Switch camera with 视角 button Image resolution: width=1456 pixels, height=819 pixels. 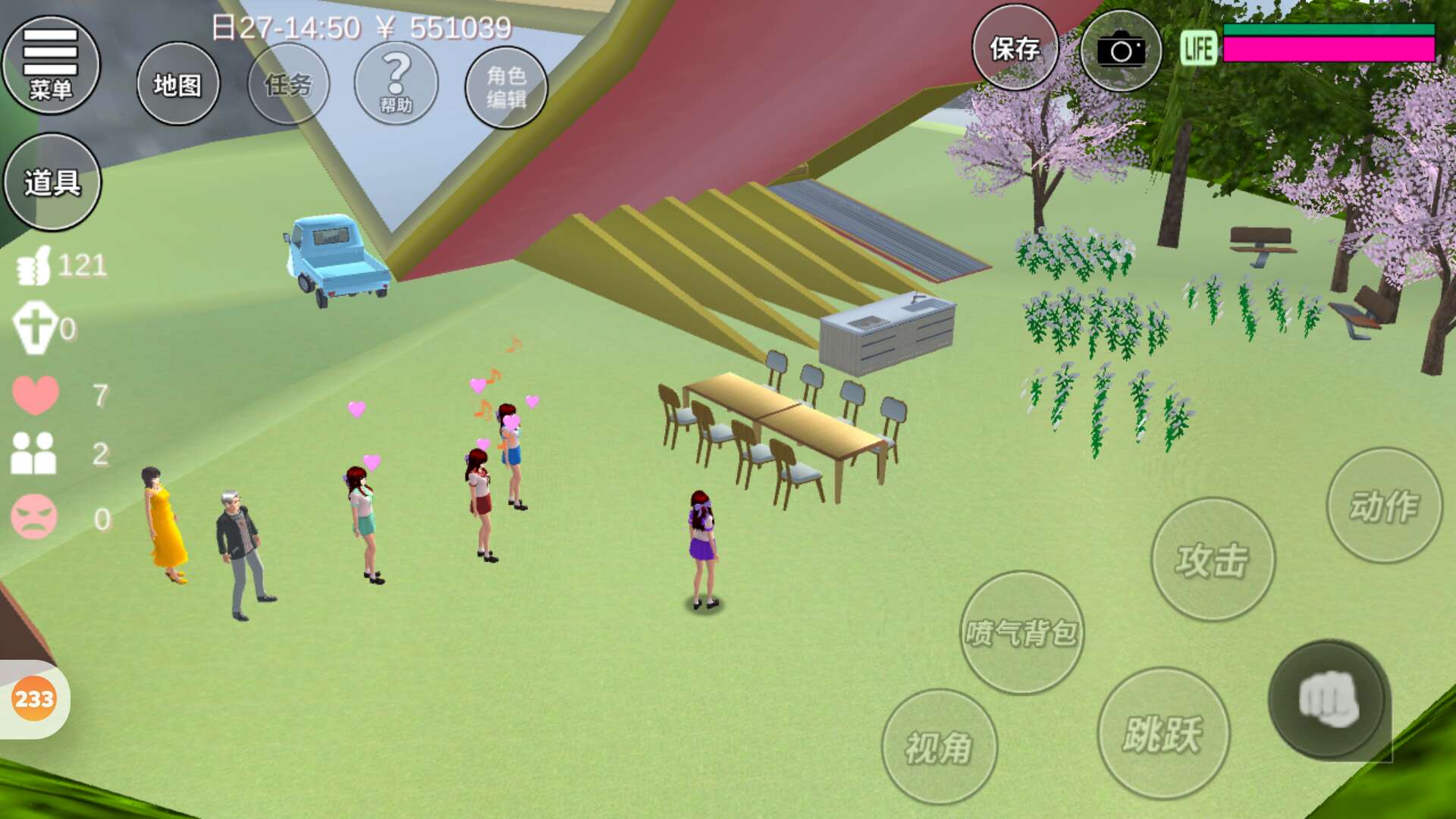pos(939,747)
